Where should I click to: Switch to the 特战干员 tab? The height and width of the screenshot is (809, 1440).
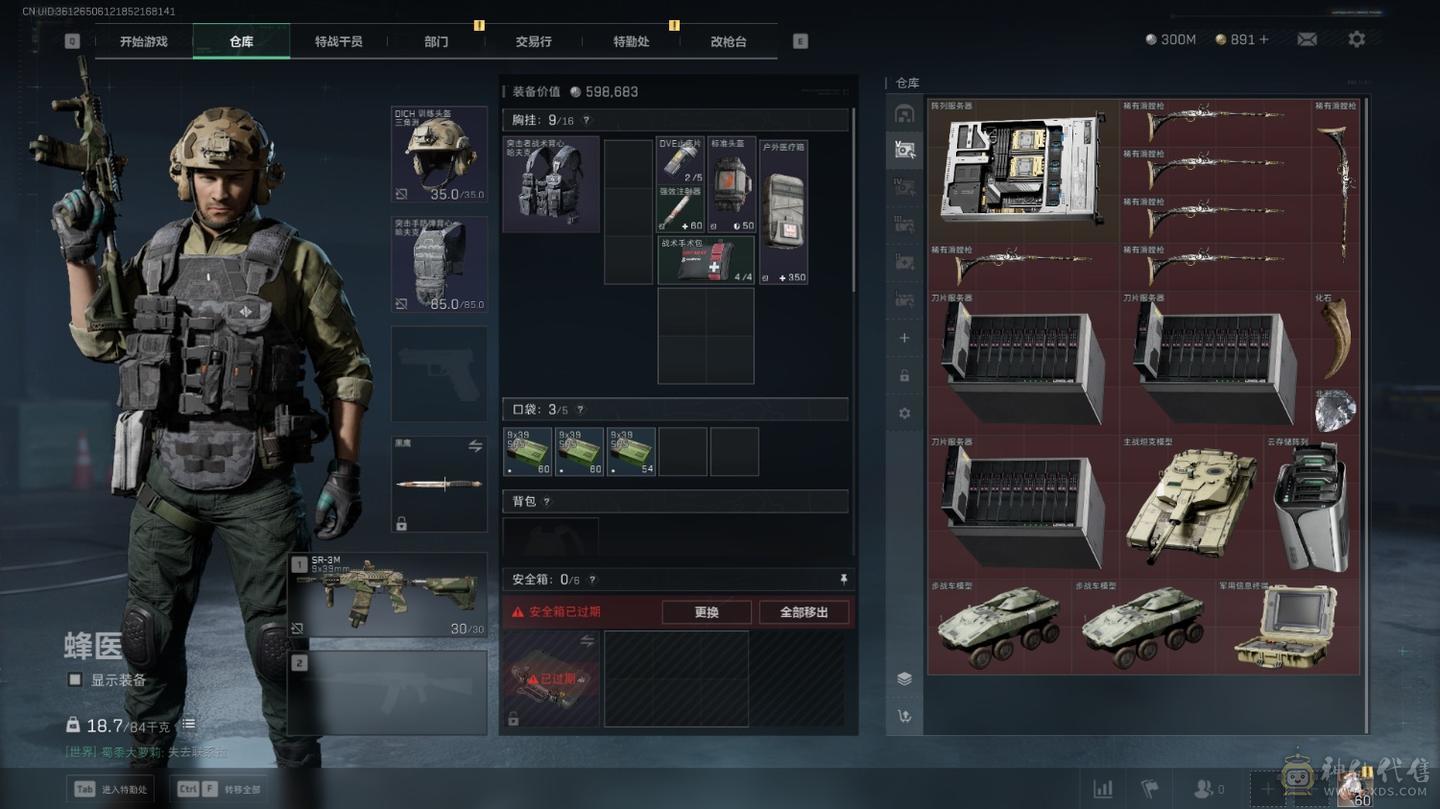[x=338, y=42]
